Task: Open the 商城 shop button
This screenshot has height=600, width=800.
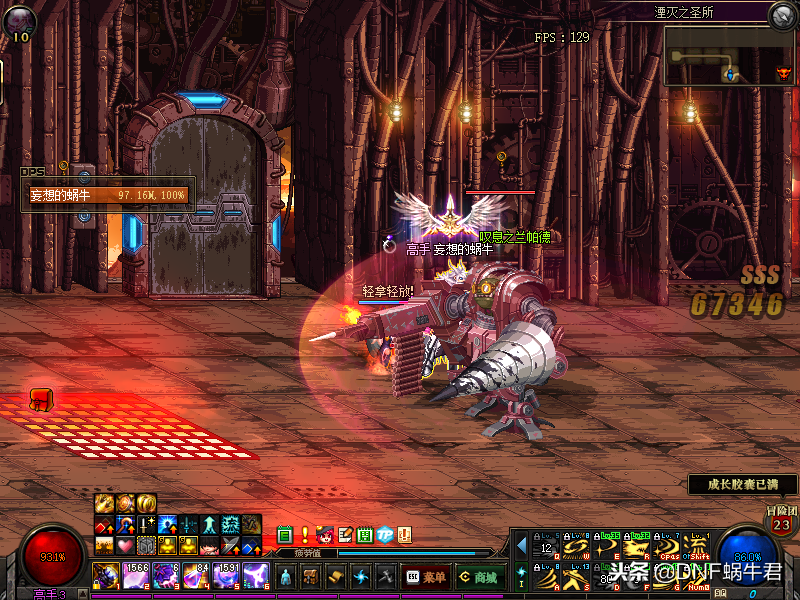Action: pos(478,577)
